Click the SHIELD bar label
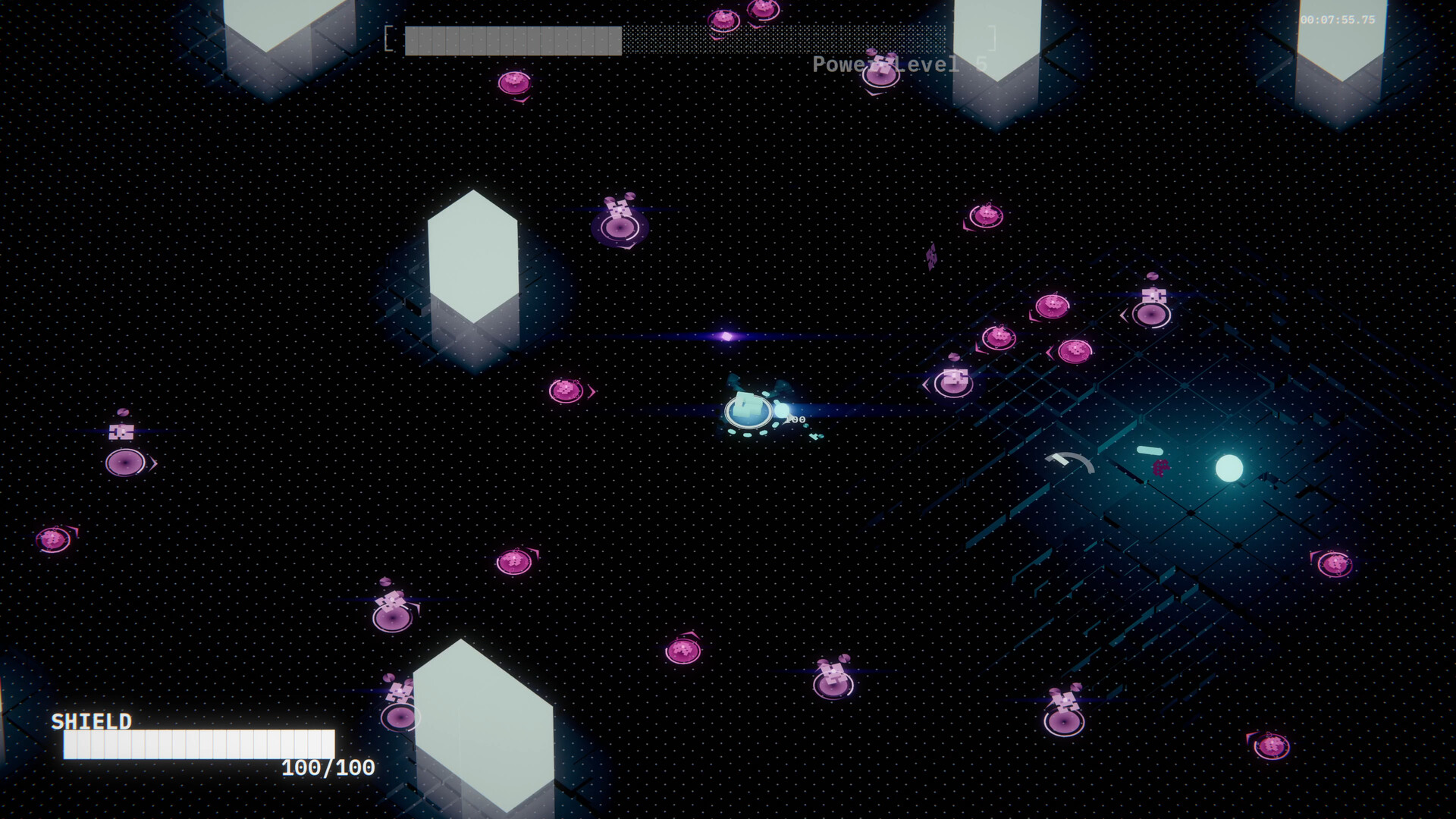 (x=91, y=722)
